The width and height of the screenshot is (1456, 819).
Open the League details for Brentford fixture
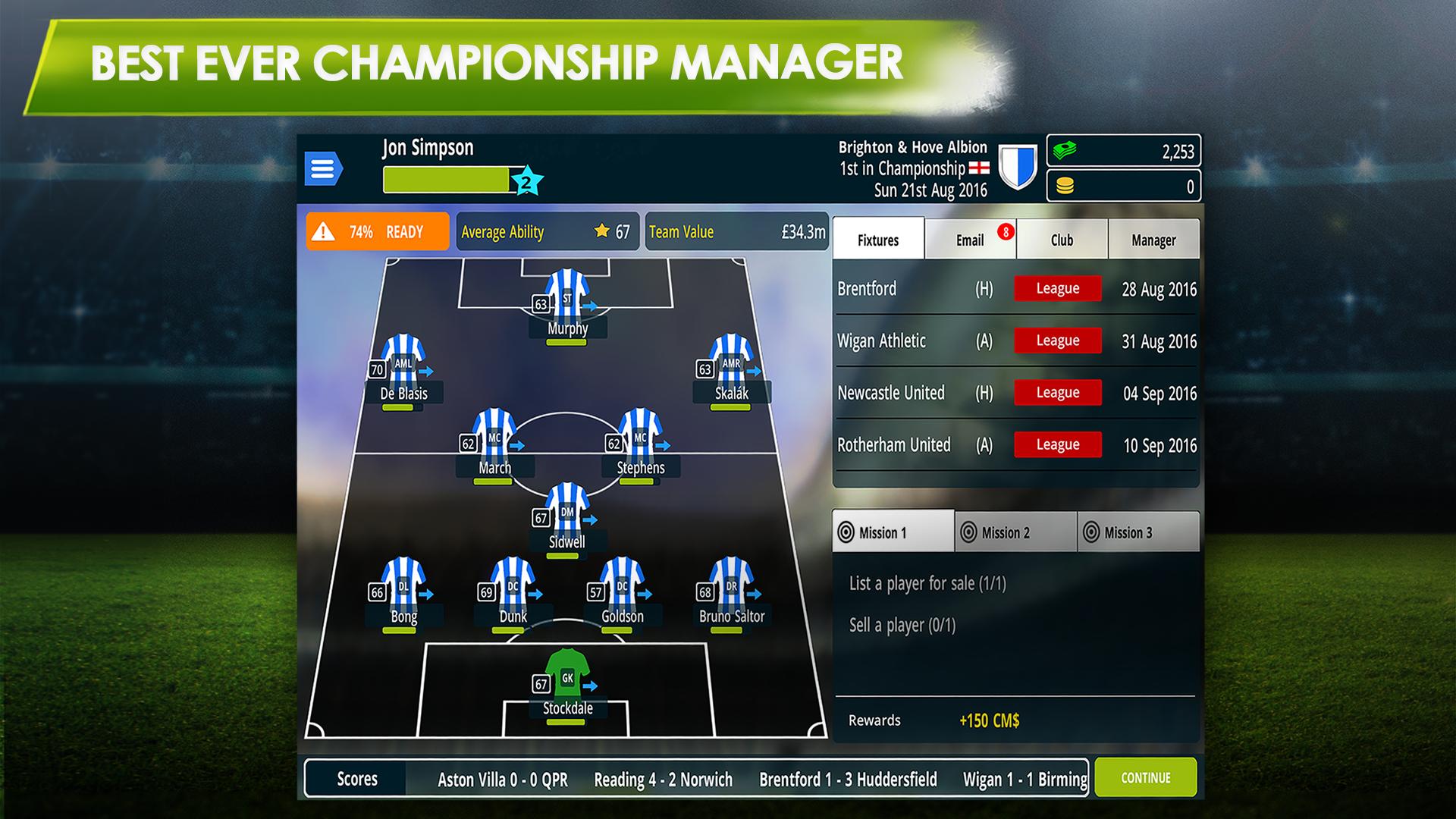(x=1057, y=288)
